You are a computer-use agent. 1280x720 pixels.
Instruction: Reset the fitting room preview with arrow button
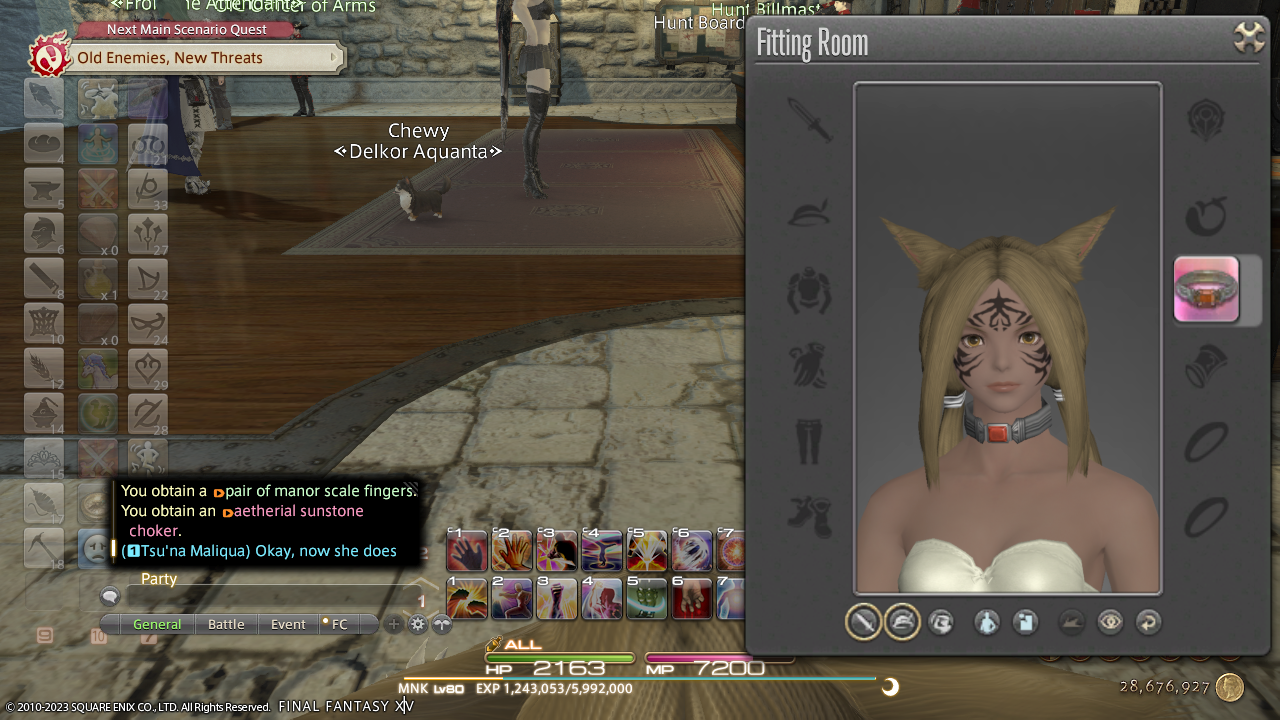(1149, 623)
